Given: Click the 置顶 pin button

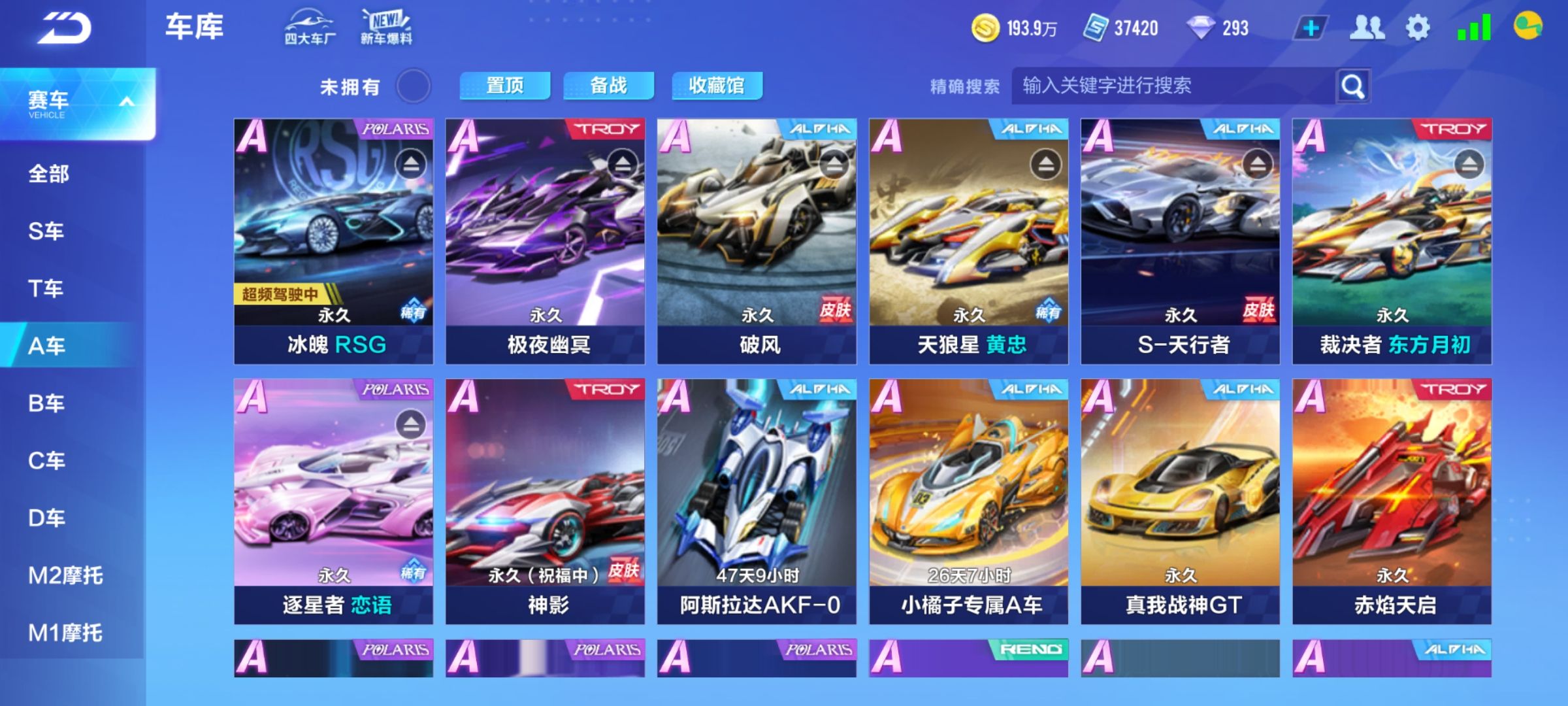Looking at the screenshot, I should point(506,85).
